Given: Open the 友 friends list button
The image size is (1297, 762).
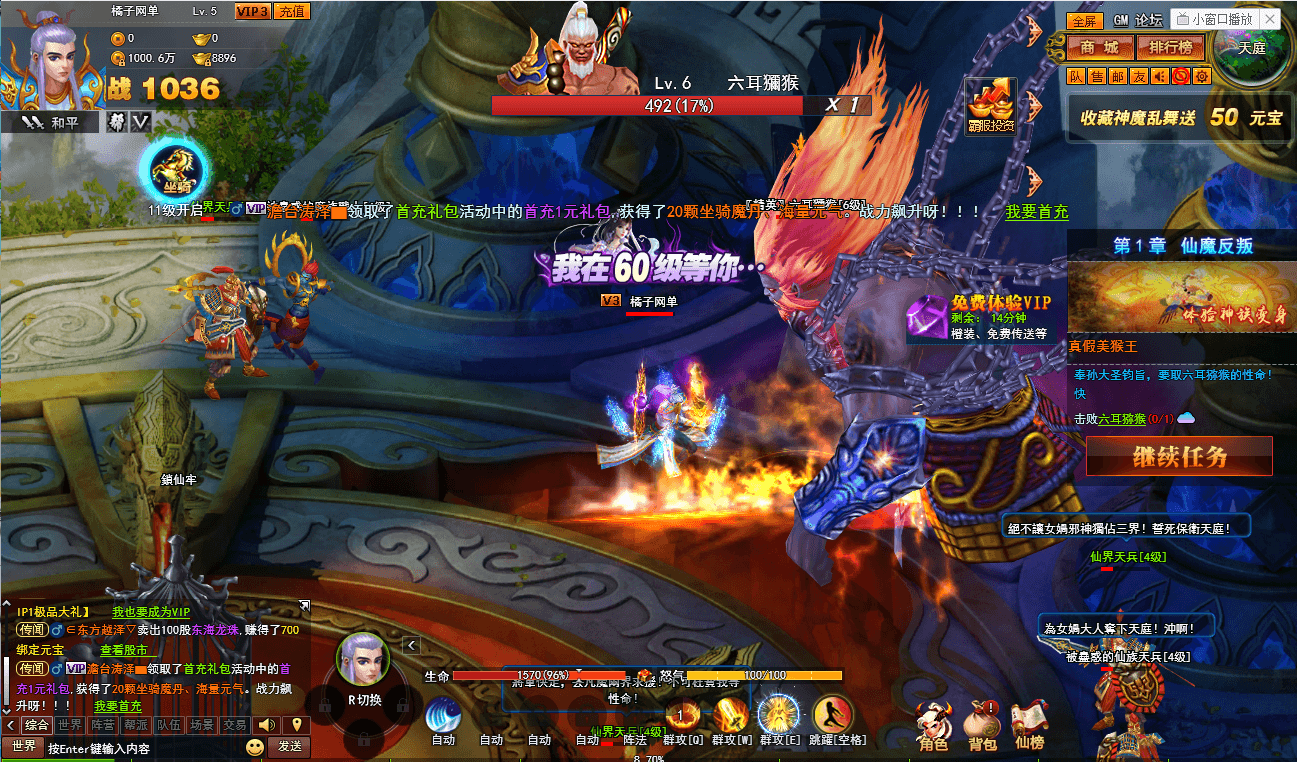Looking at the screenshot, I should pyautogui.click(x=1139, y=76).
